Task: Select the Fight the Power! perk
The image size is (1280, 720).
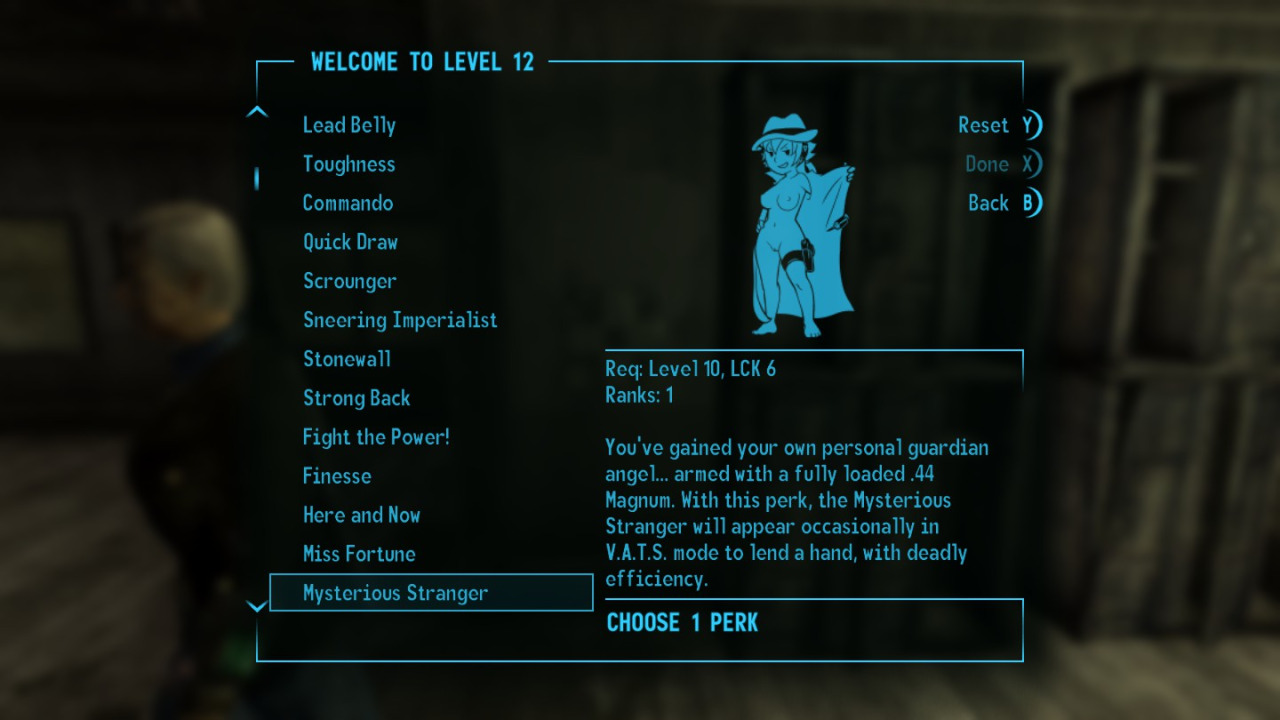Action: 376,437
